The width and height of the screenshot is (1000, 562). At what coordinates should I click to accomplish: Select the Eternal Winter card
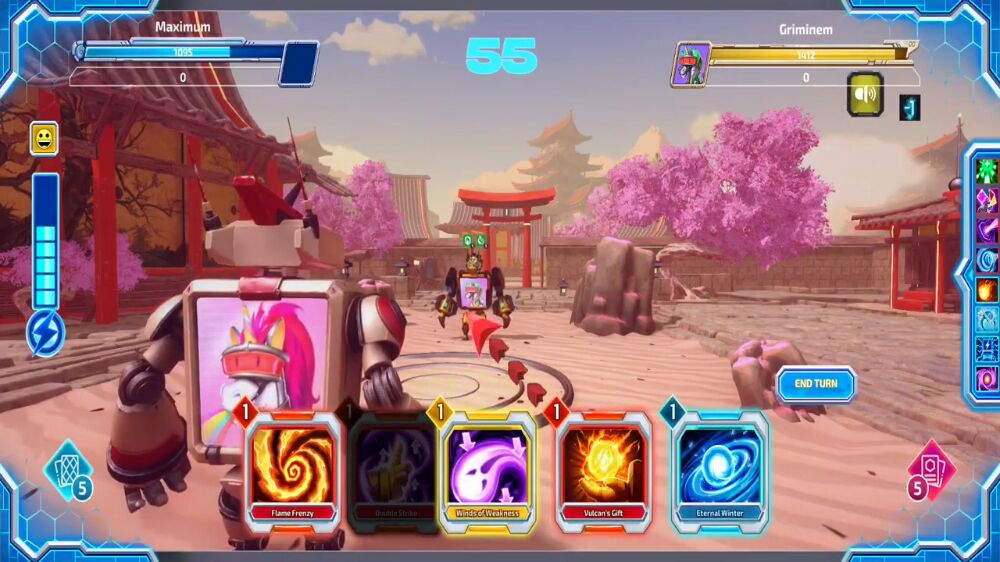[720, 470]
